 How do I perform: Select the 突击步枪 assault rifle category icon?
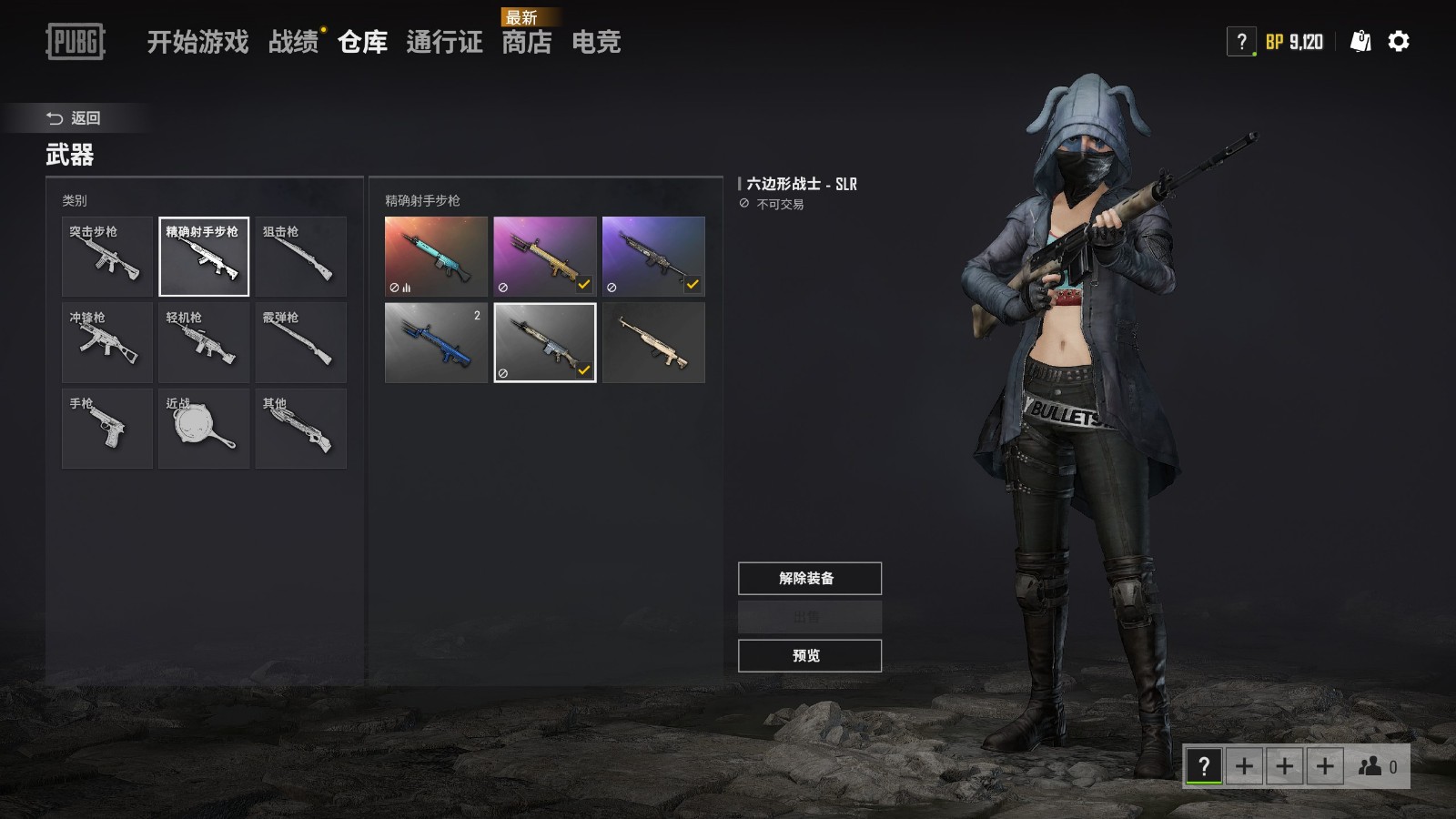coord(106,257)
